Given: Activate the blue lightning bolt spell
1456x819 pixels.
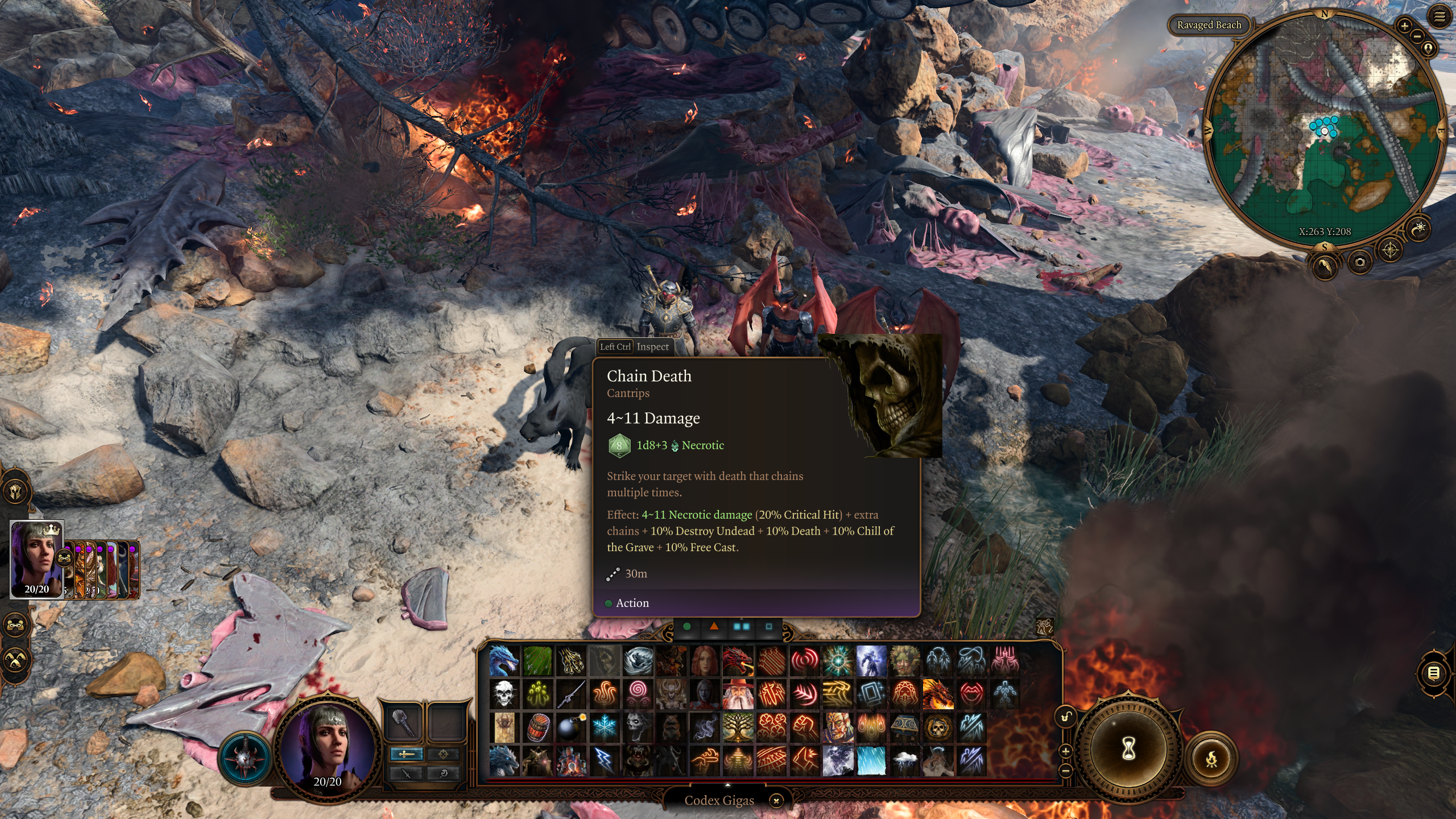Looking at the screenshot, I should 604,760.
